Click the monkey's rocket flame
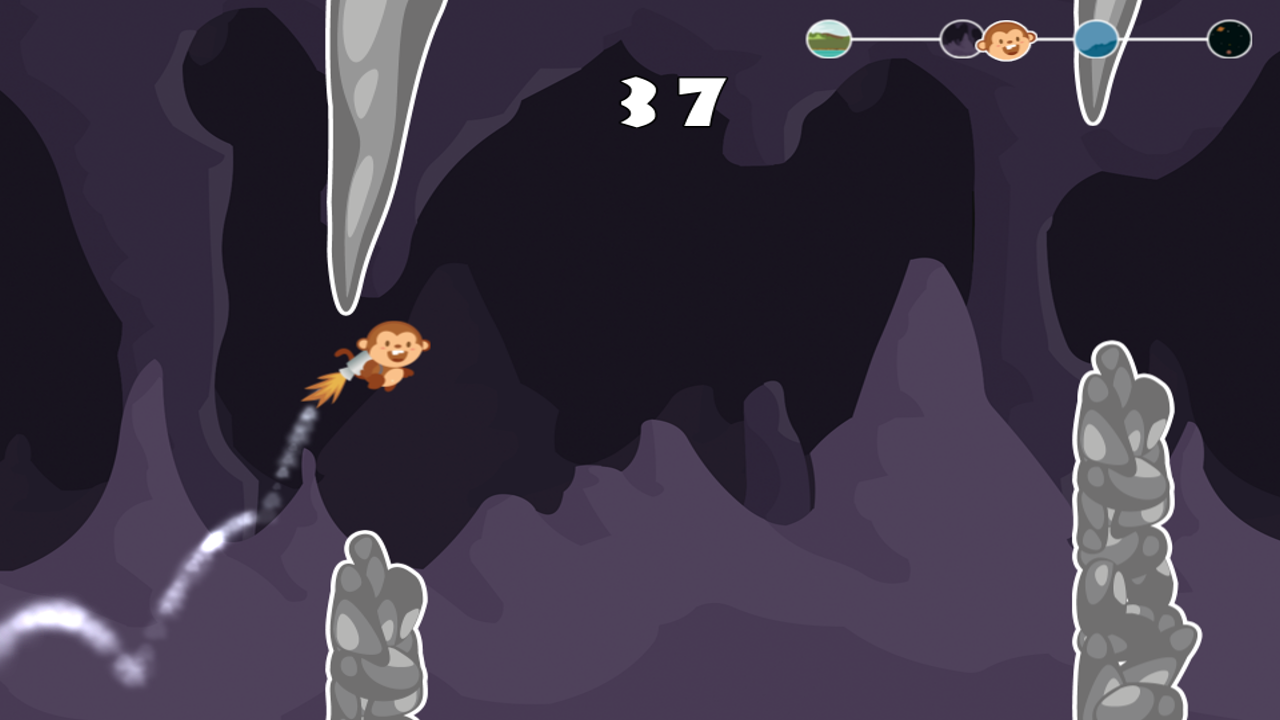The height and width of the screenshot is (720, 1280). (325, 390)
